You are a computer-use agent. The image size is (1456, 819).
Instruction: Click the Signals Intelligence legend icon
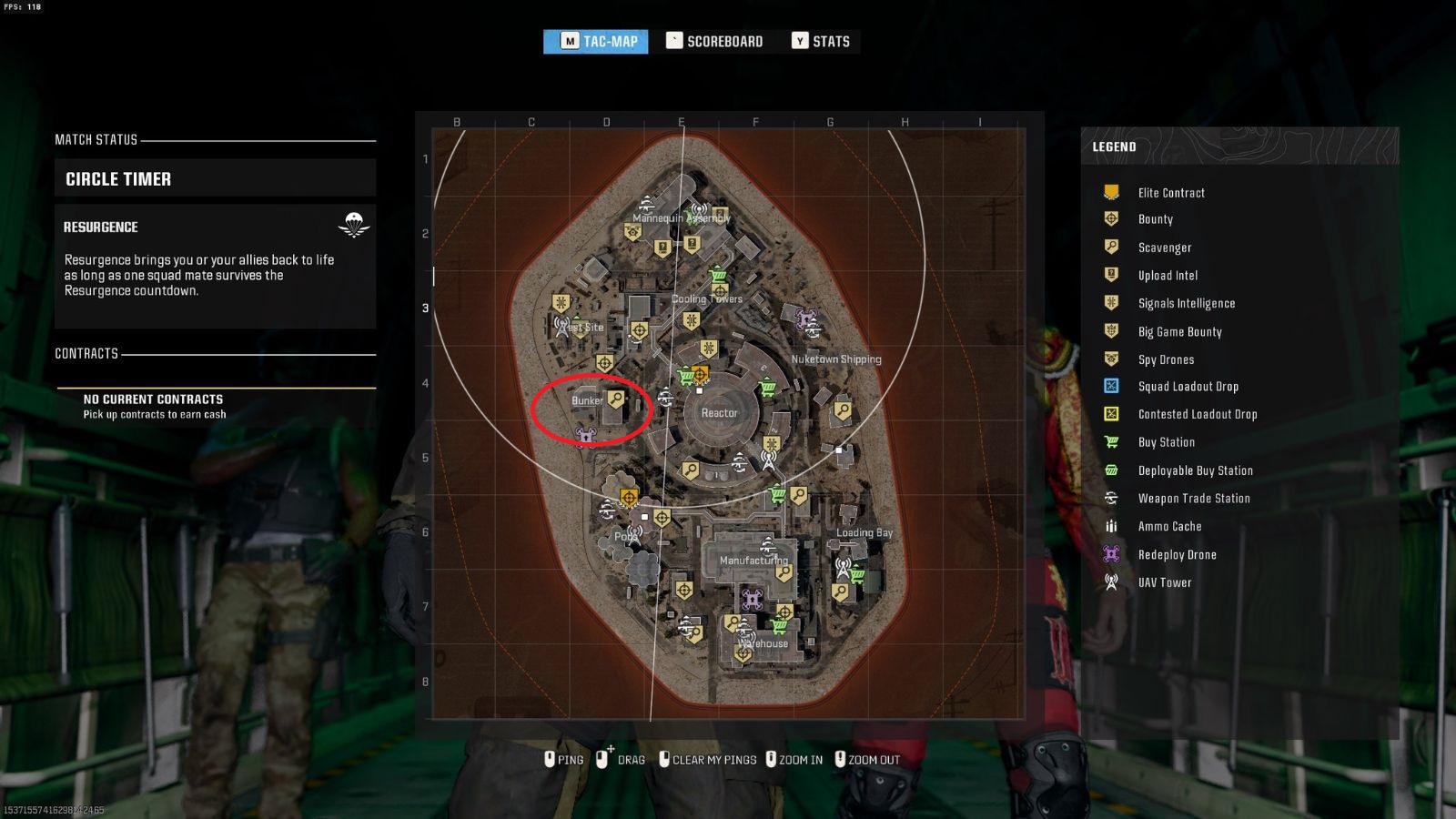pyautogui.click(x=1109, y=303)
